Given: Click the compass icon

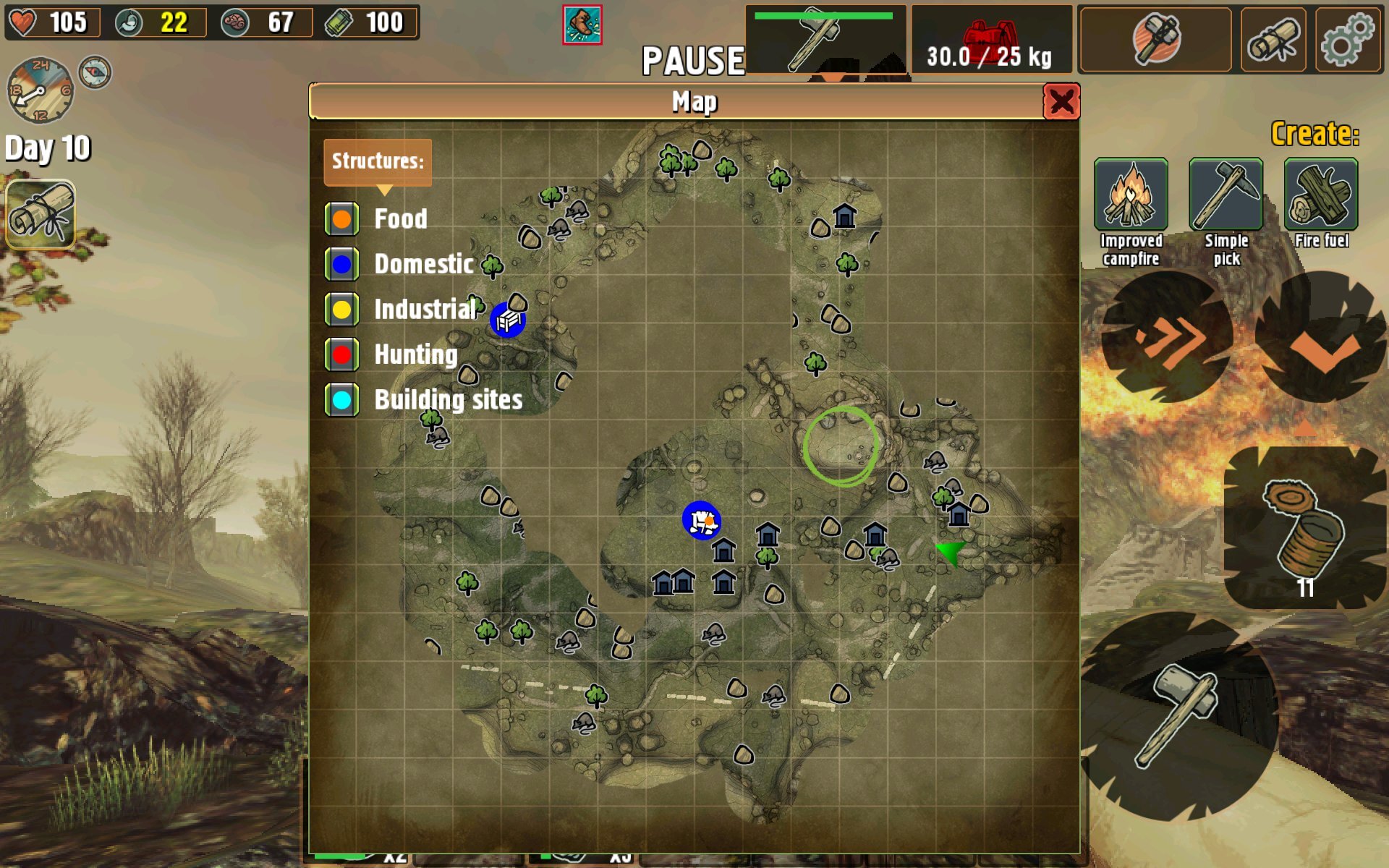Looking at the screenshot, I should [x=95, y=72].
